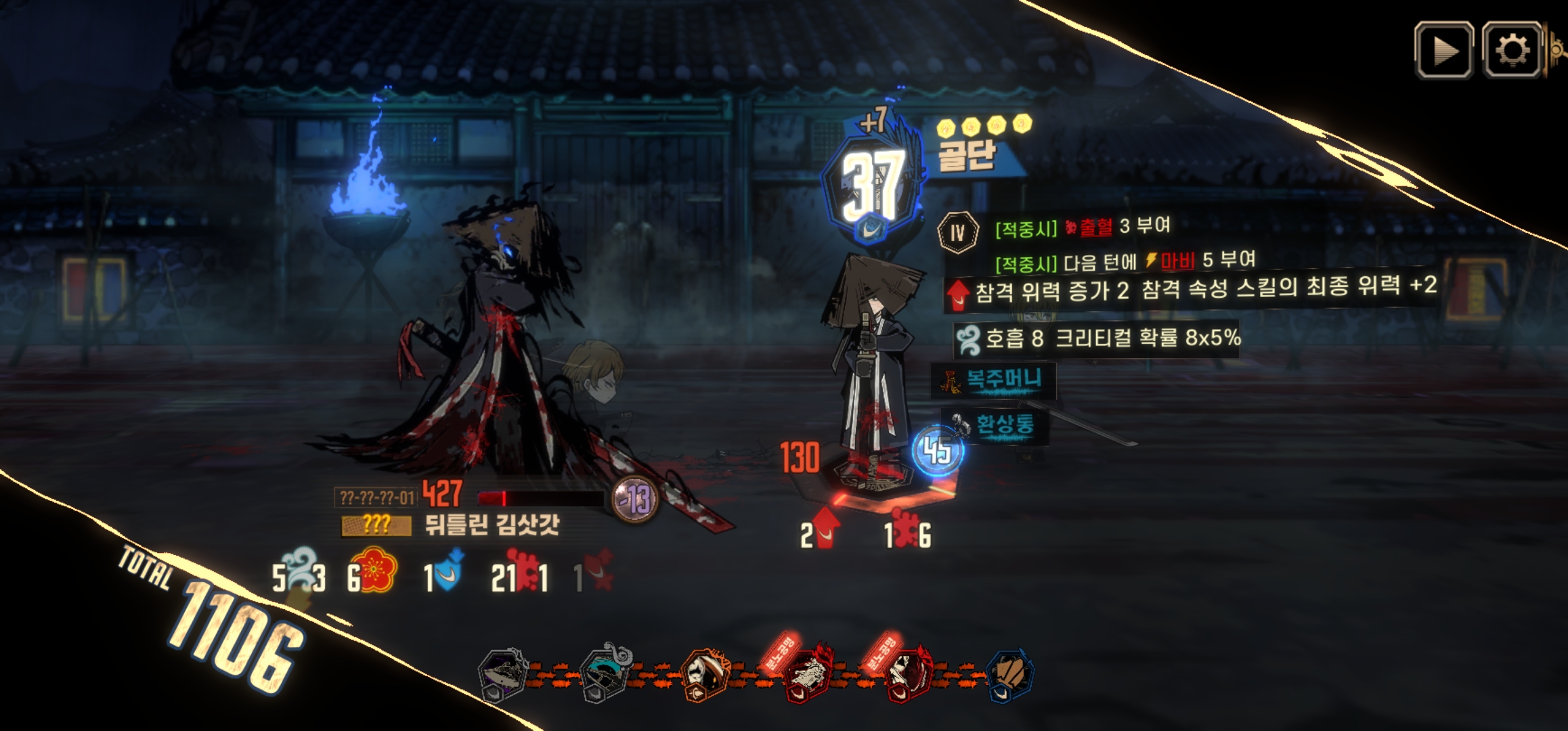1568x731 pixels.
Task: Click the blue 45 sanity orb
Action: tap(938, 451)
